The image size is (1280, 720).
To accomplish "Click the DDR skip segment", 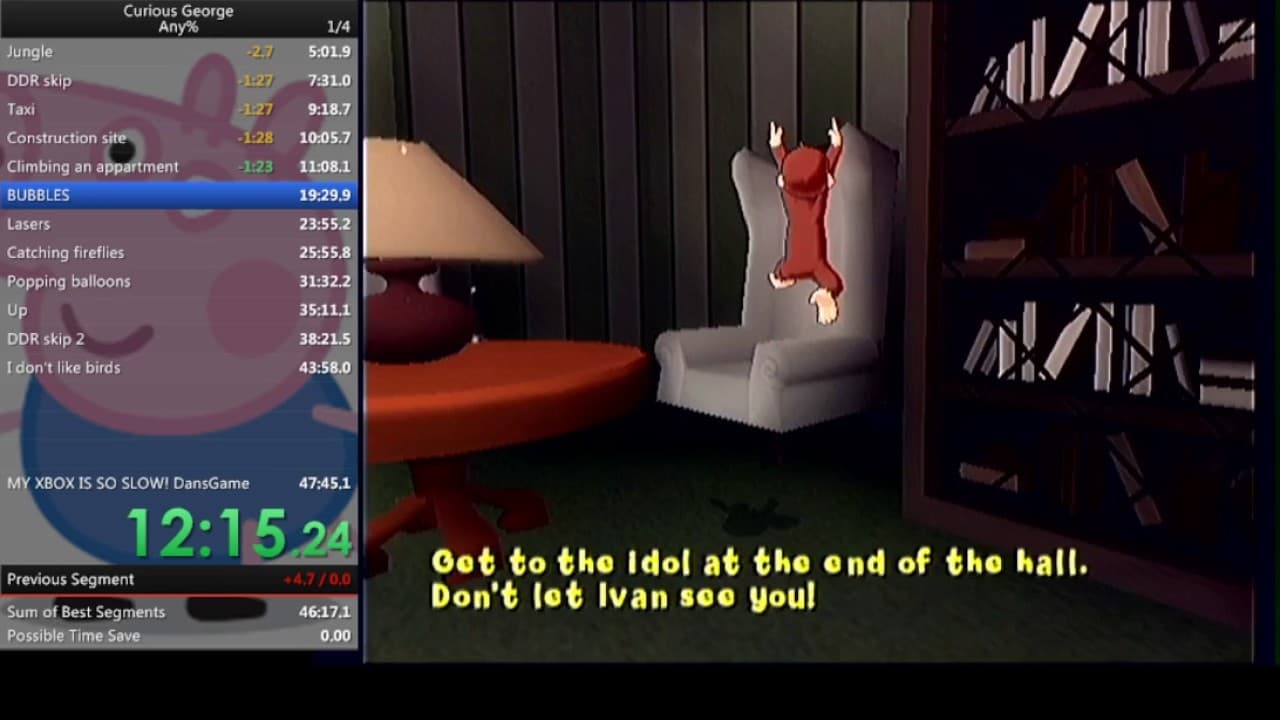I will coord(100,80).
